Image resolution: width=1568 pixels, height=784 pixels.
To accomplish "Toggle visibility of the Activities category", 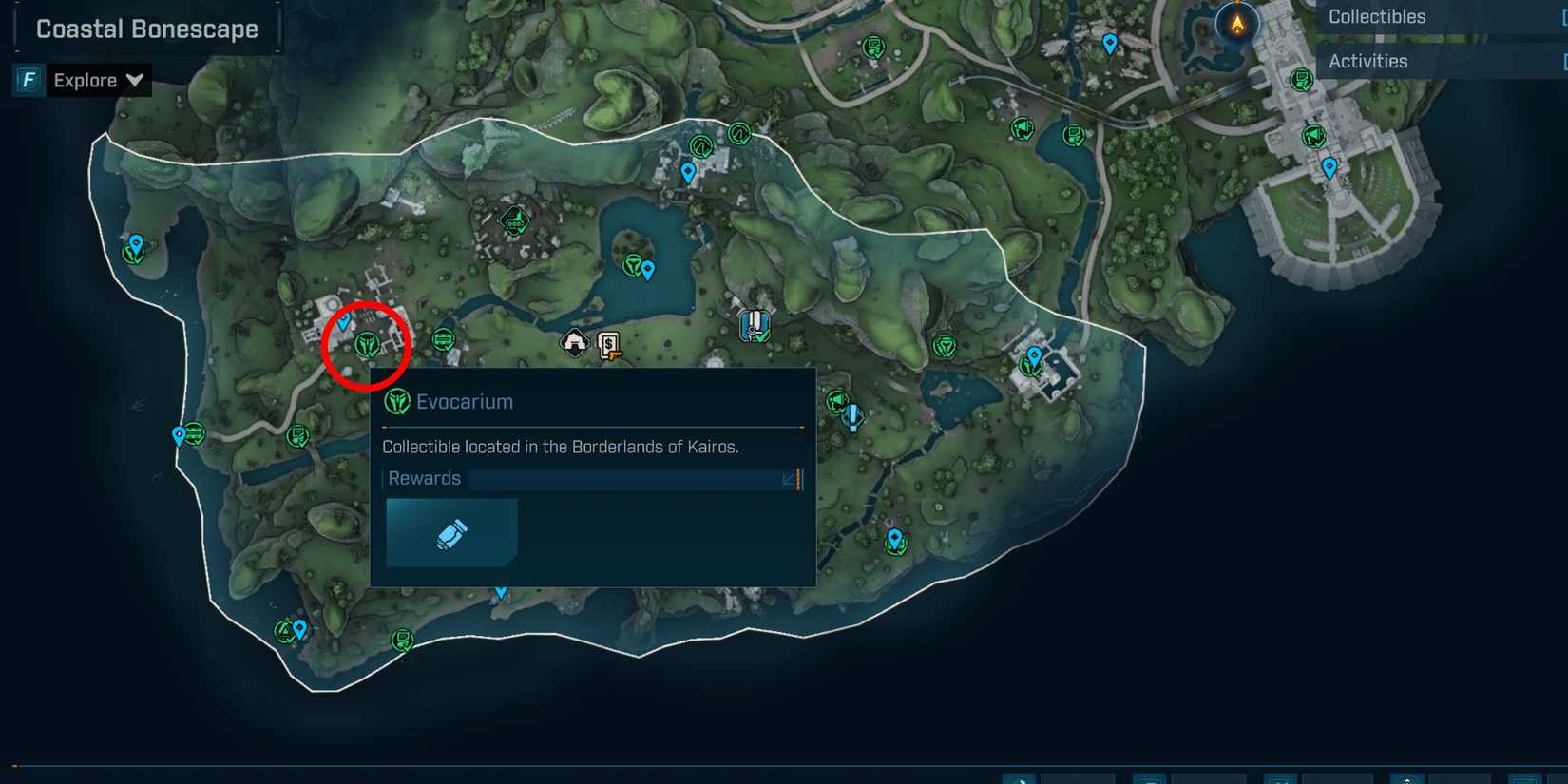I will 1562,61.
